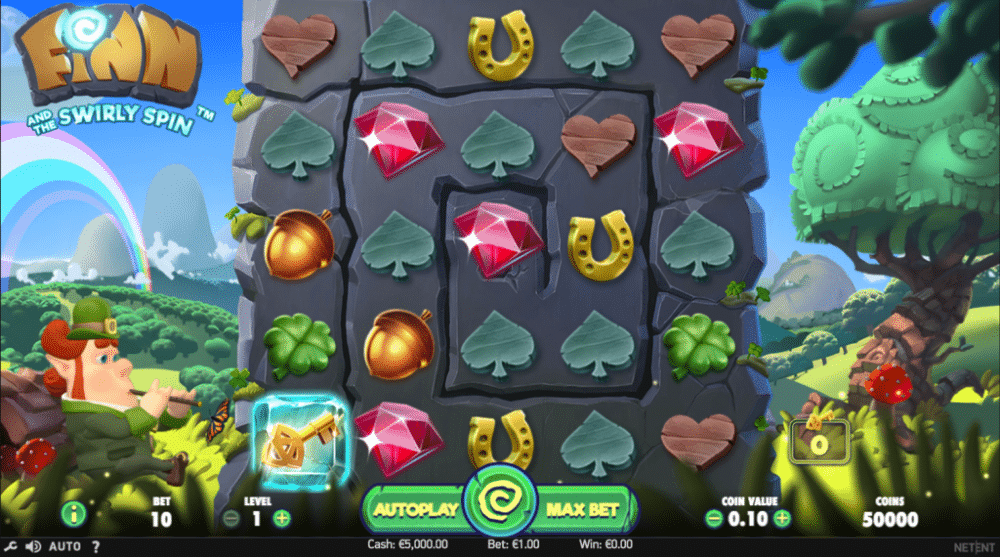Open game settings via the wrench icon
The height and width of the screenshot is (557, 1000).
(11, 547)
